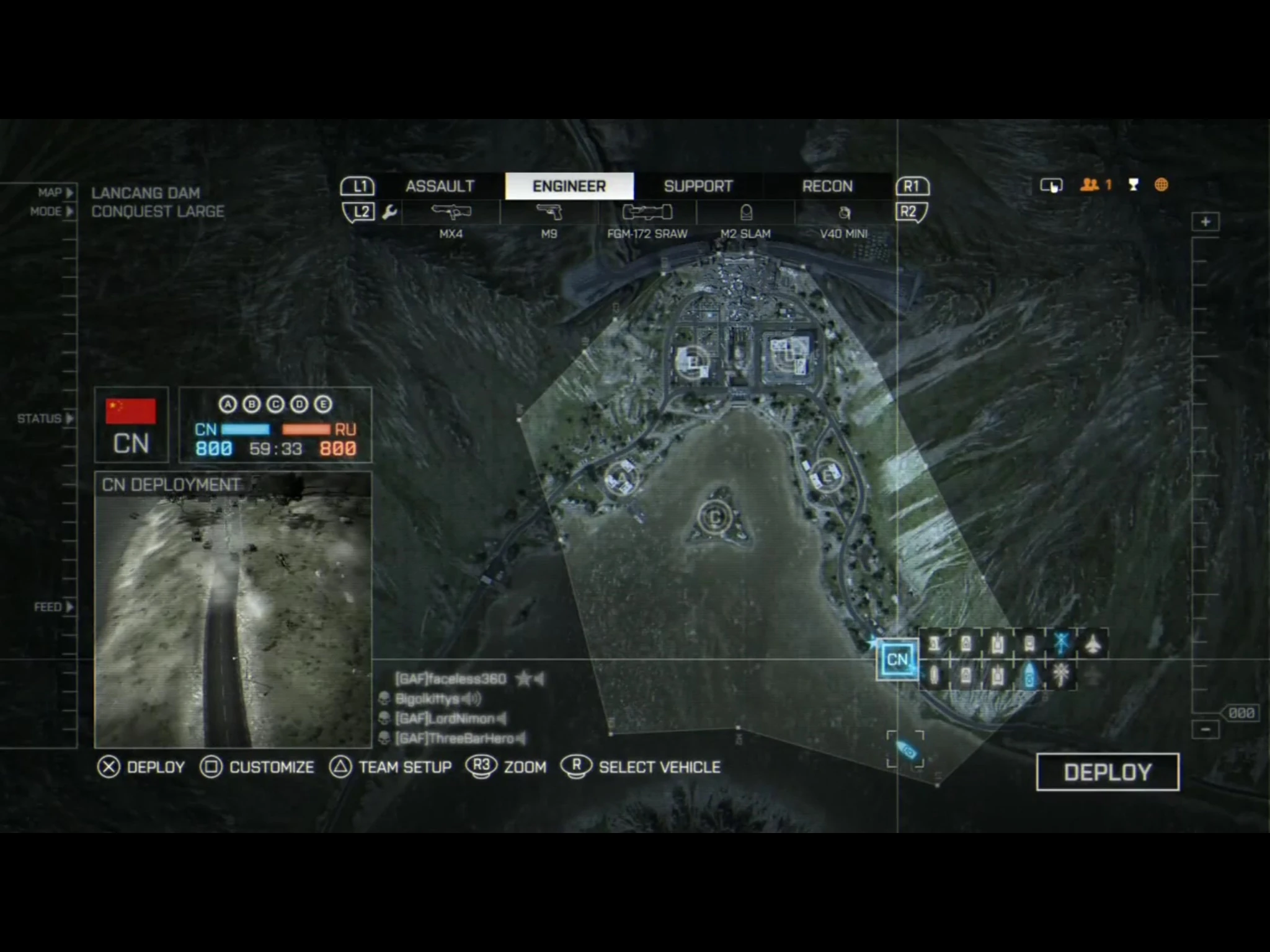Select the CN base spawn point
The width and height of the screenshot is (1270, 952).
[897, 659]
